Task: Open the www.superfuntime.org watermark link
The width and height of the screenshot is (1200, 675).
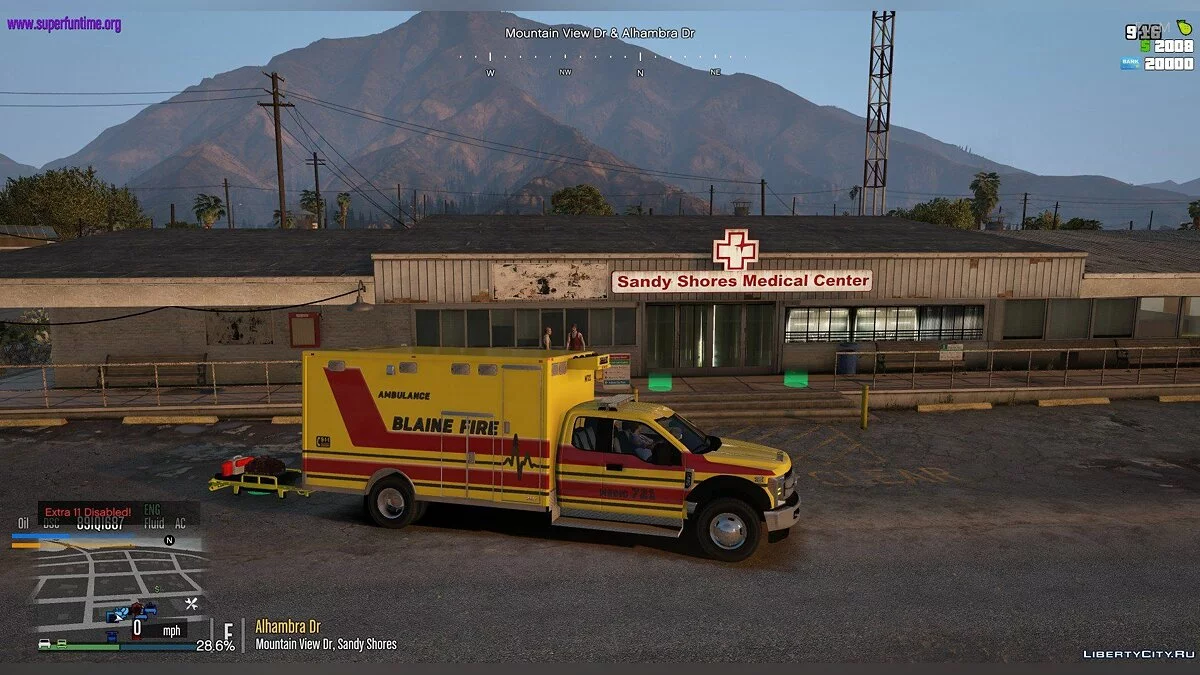Action: [64, 24]
